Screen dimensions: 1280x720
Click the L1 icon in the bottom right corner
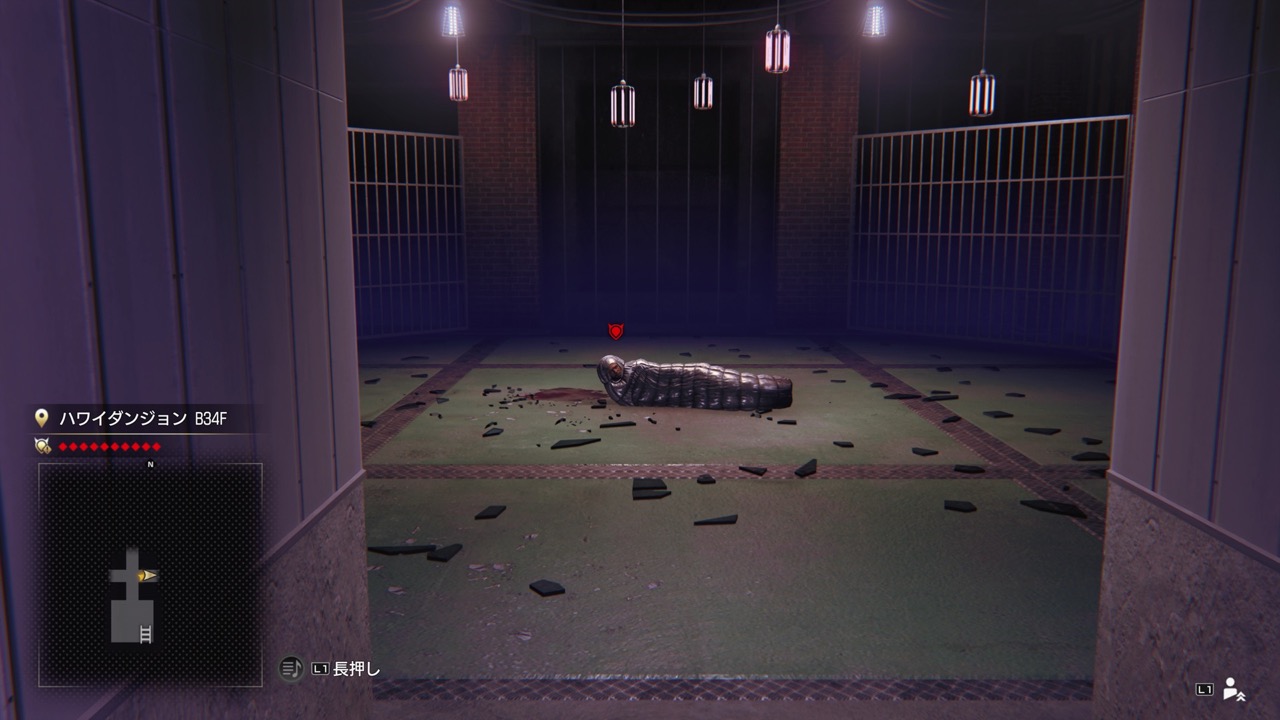point(1204,690)
